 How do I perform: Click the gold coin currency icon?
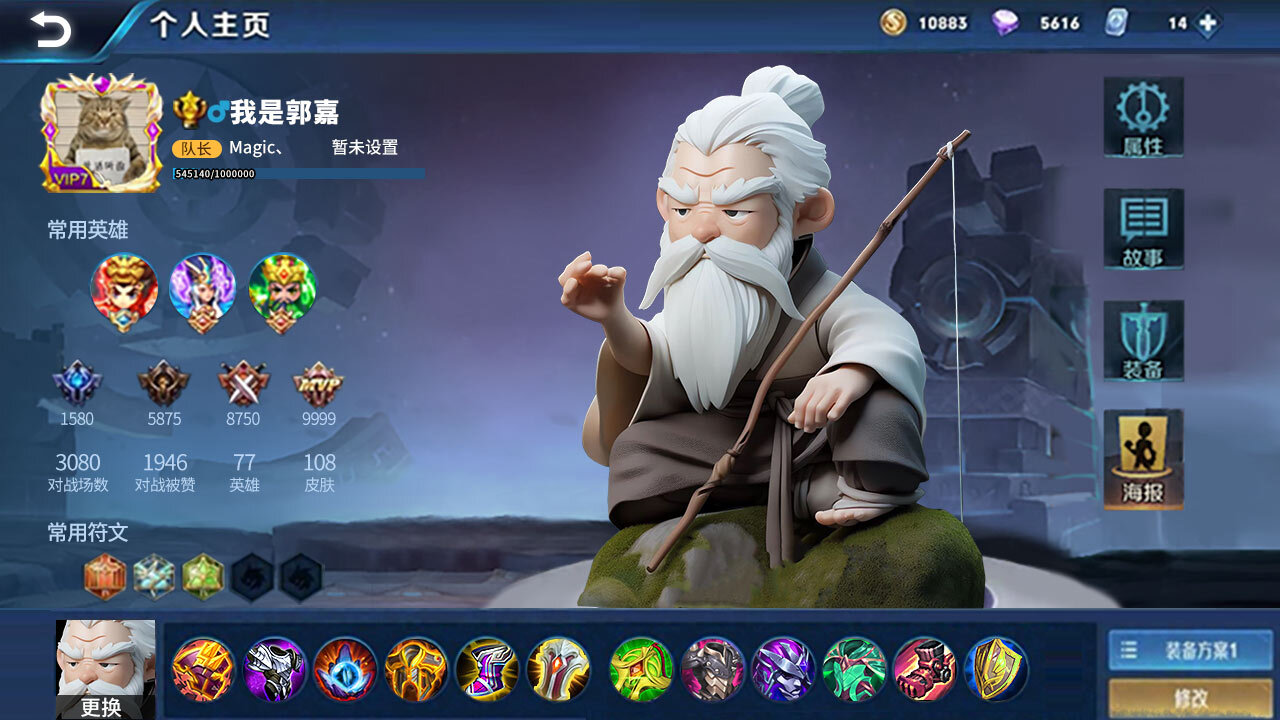point(893,23)
